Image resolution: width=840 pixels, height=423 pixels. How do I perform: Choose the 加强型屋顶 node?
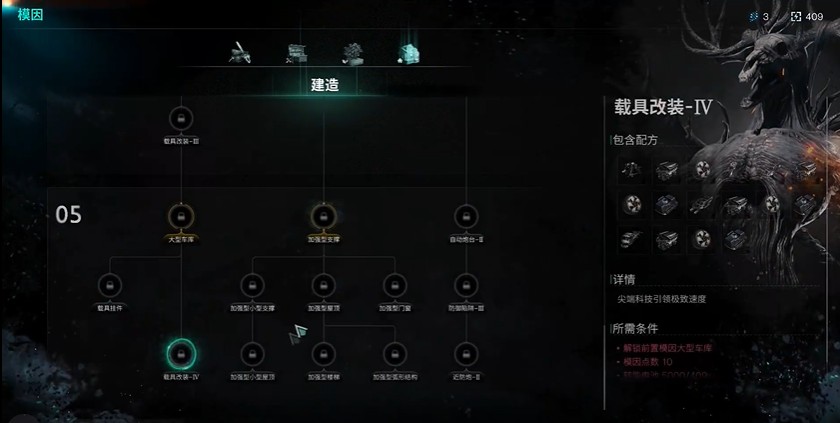coord(322,285)
